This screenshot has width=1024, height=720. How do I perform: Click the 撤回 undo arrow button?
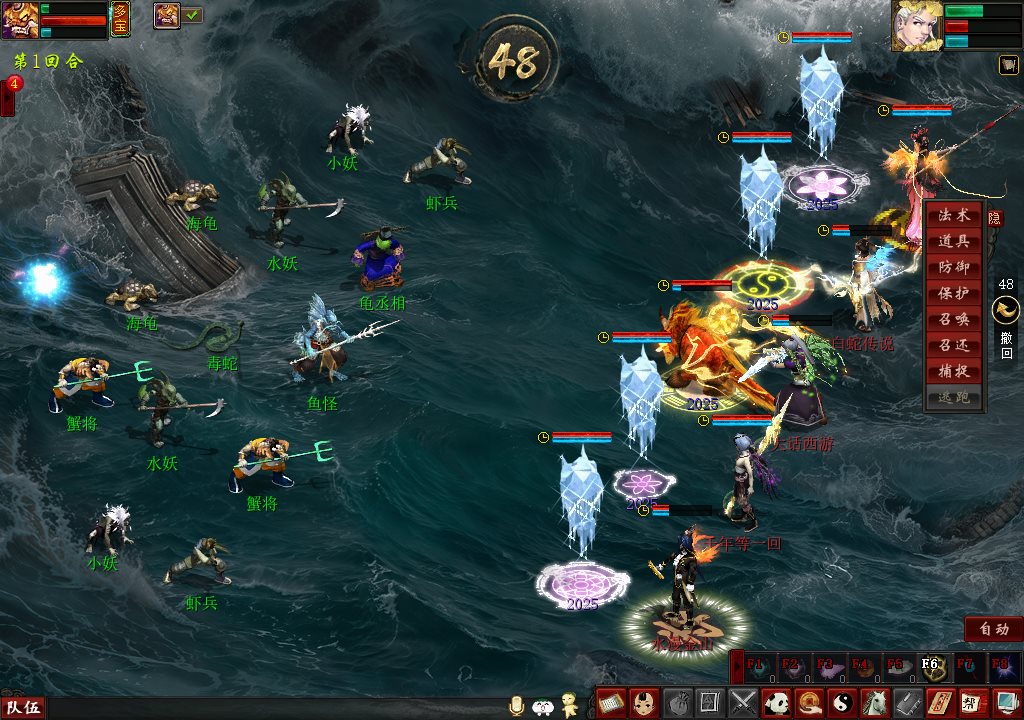coord(1005,311)
